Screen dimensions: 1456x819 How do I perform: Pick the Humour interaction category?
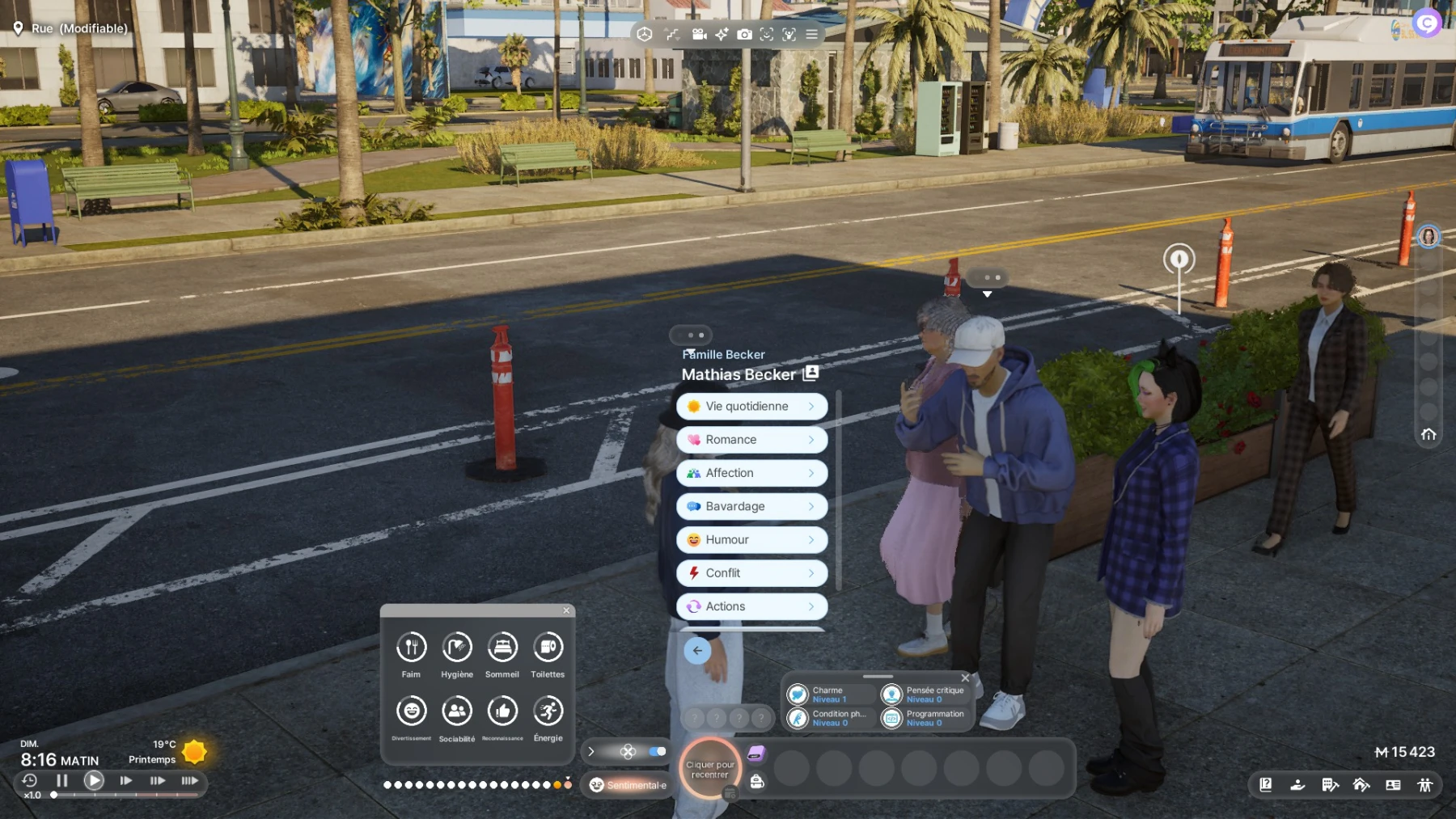coord(751,540)
